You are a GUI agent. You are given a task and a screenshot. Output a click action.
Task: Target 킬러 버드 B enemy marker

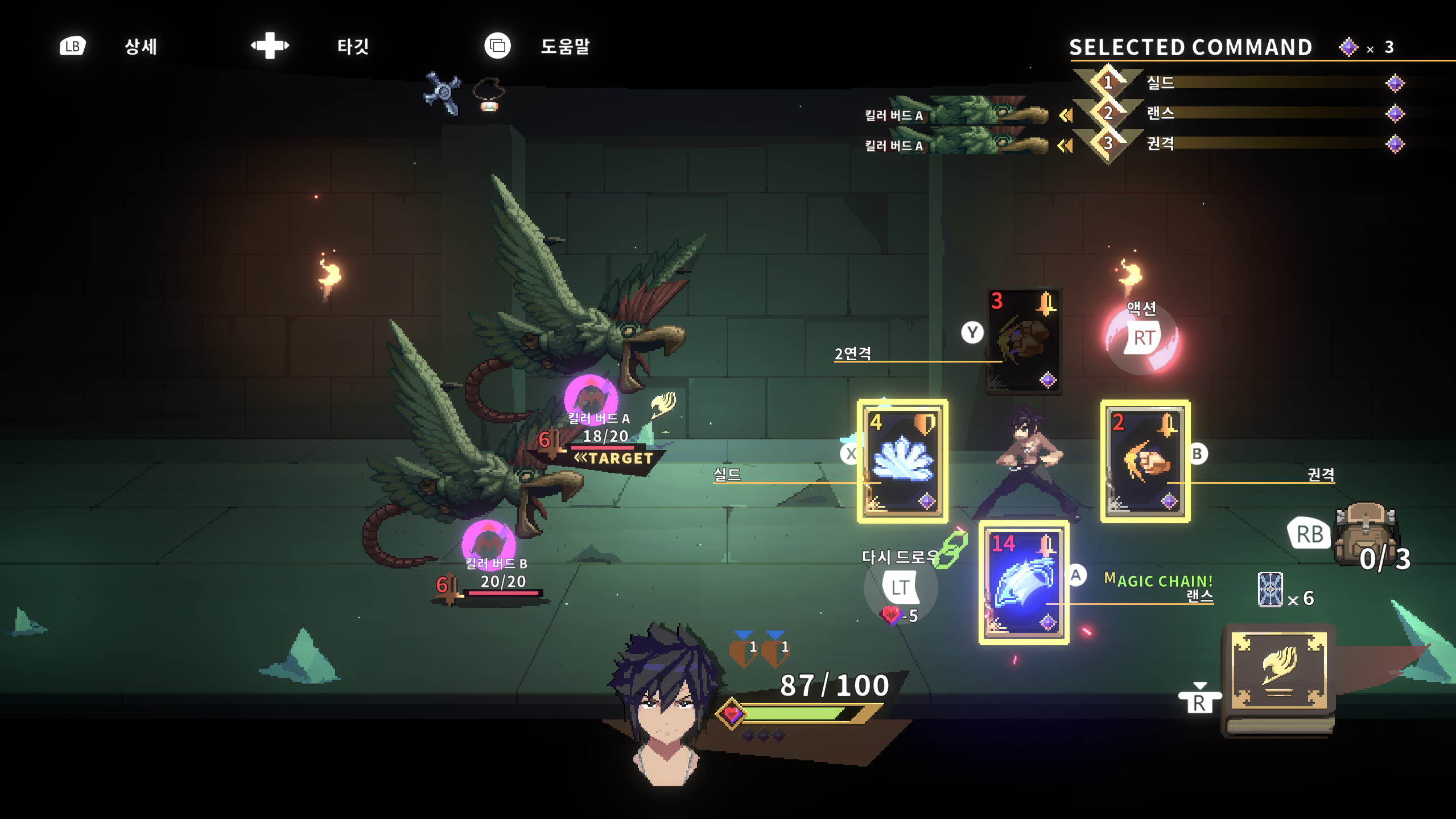[488, 544]
